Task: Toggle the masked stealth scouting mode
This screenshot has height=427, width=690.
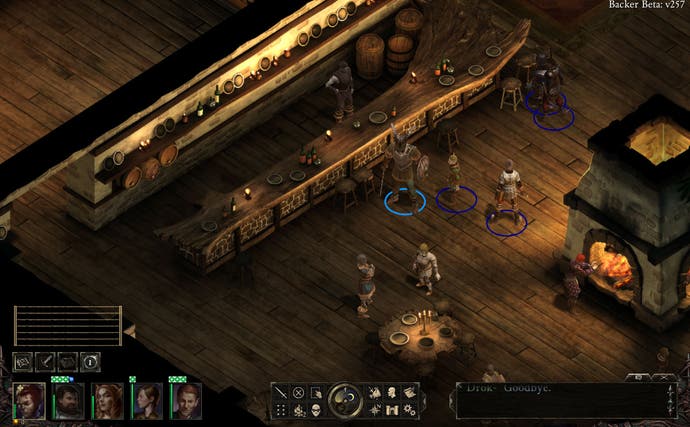Action: [x=315, y=410]
